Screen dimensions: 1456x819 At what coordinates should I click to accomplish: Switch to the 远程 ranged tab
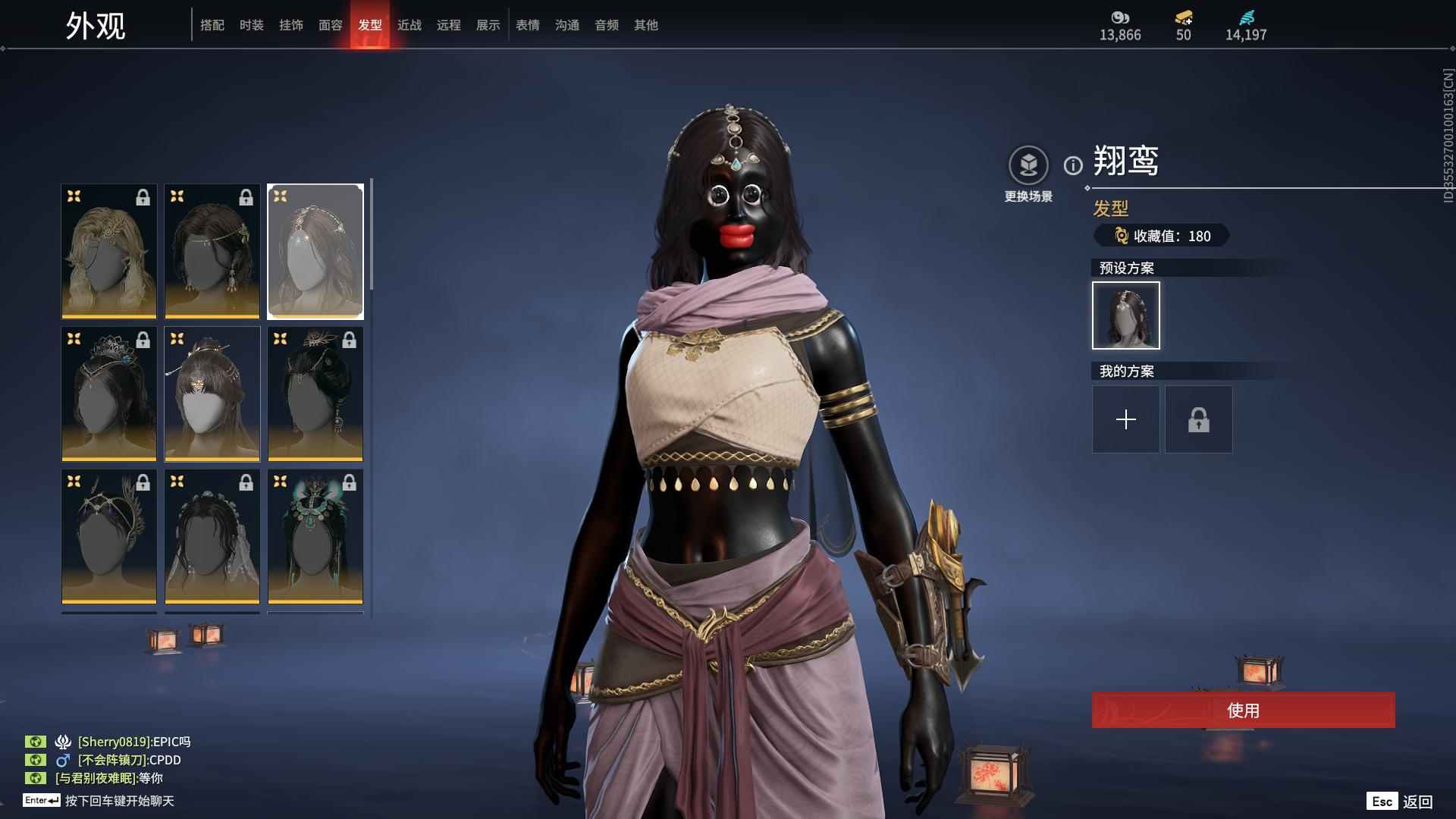(449, 25)
